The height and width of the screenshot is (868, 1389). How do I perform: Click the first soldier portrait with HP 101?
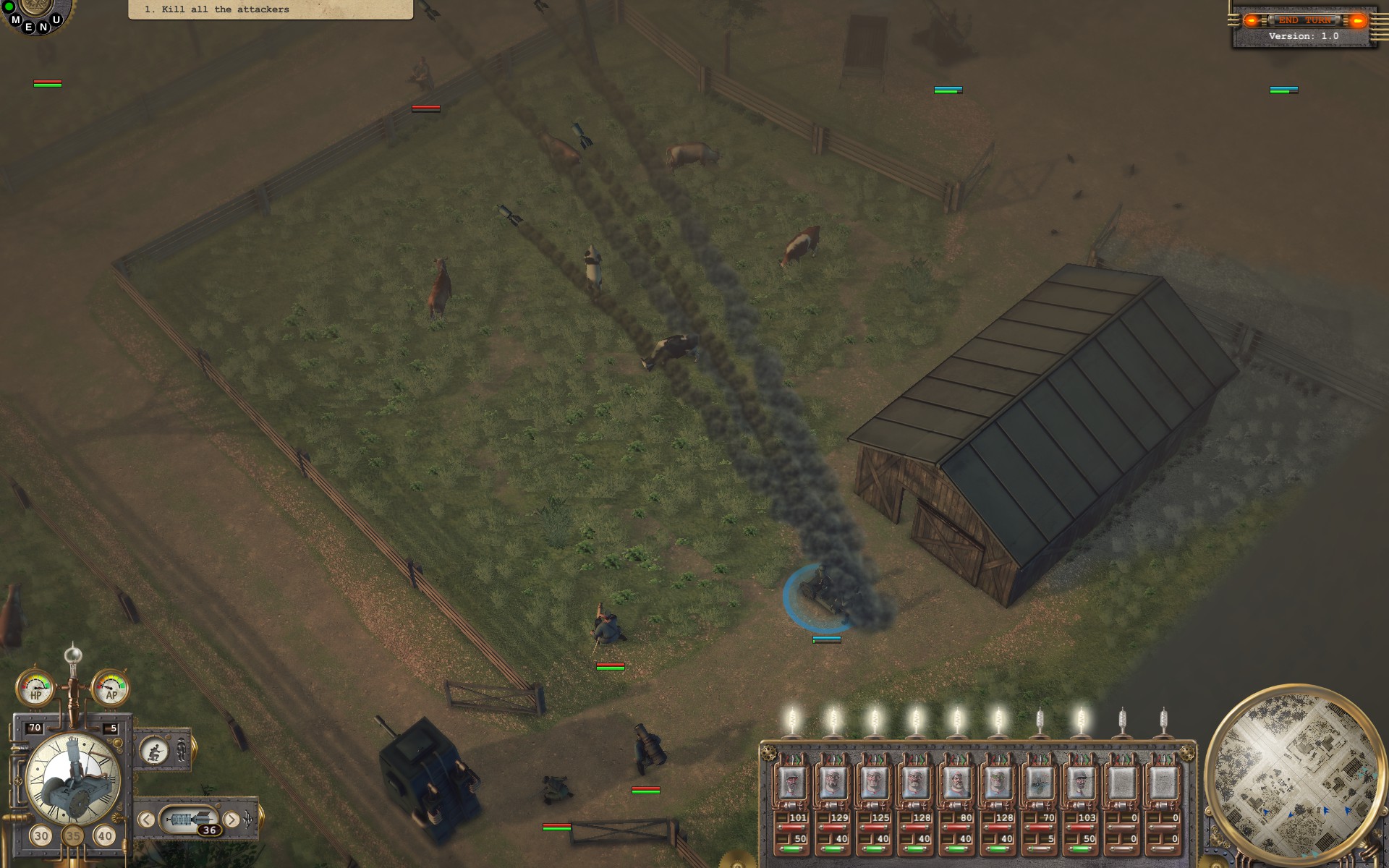pos(793,783)
